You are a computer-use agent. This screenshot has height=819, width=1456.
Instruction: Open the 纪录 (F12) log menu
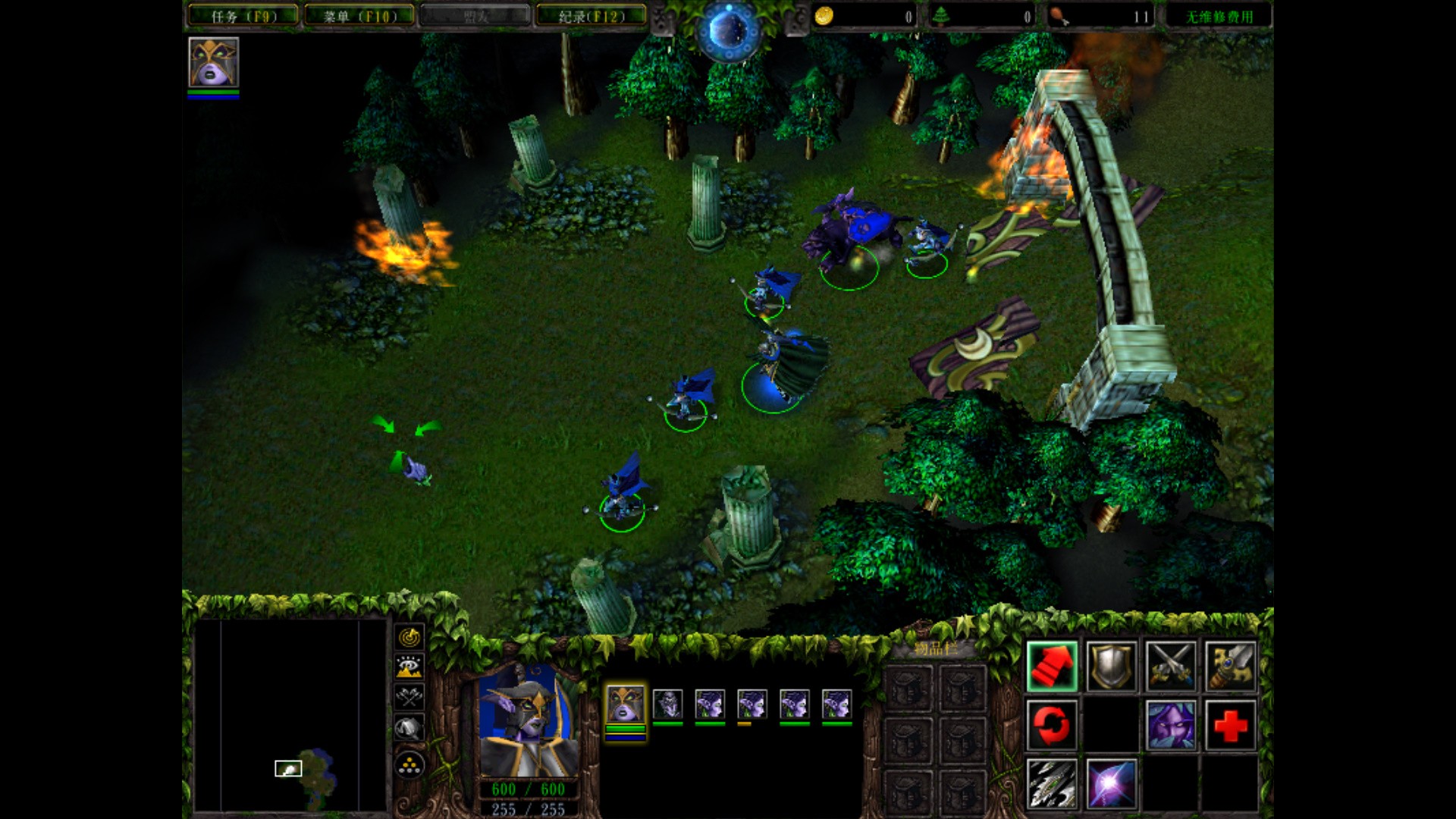point(591,16)
